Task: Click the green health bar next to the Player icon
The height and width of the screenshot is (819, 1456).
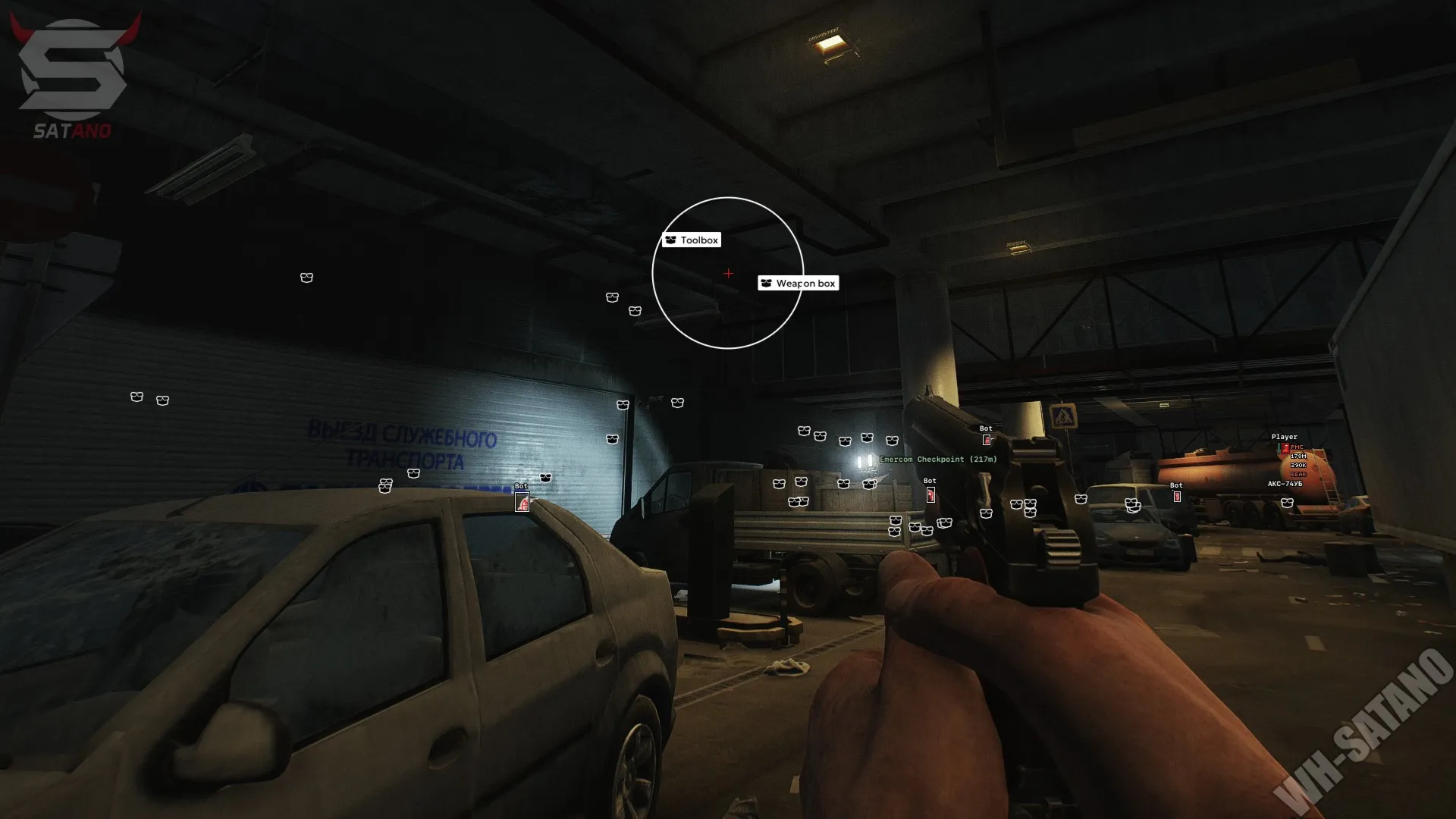Action: coord(1279,449)
